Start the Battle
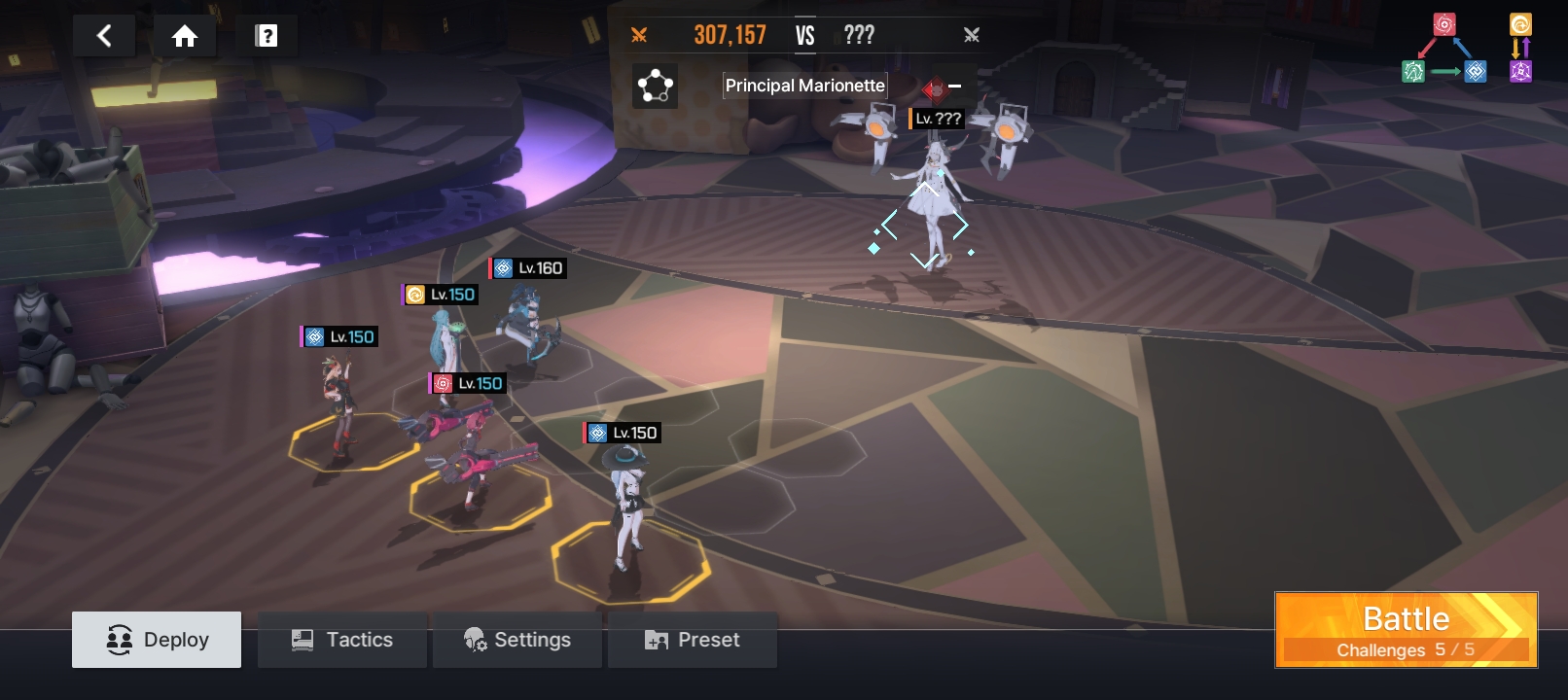Image resolution: width=1568 pixels, height=700 pixels. tap(1406, 630)
